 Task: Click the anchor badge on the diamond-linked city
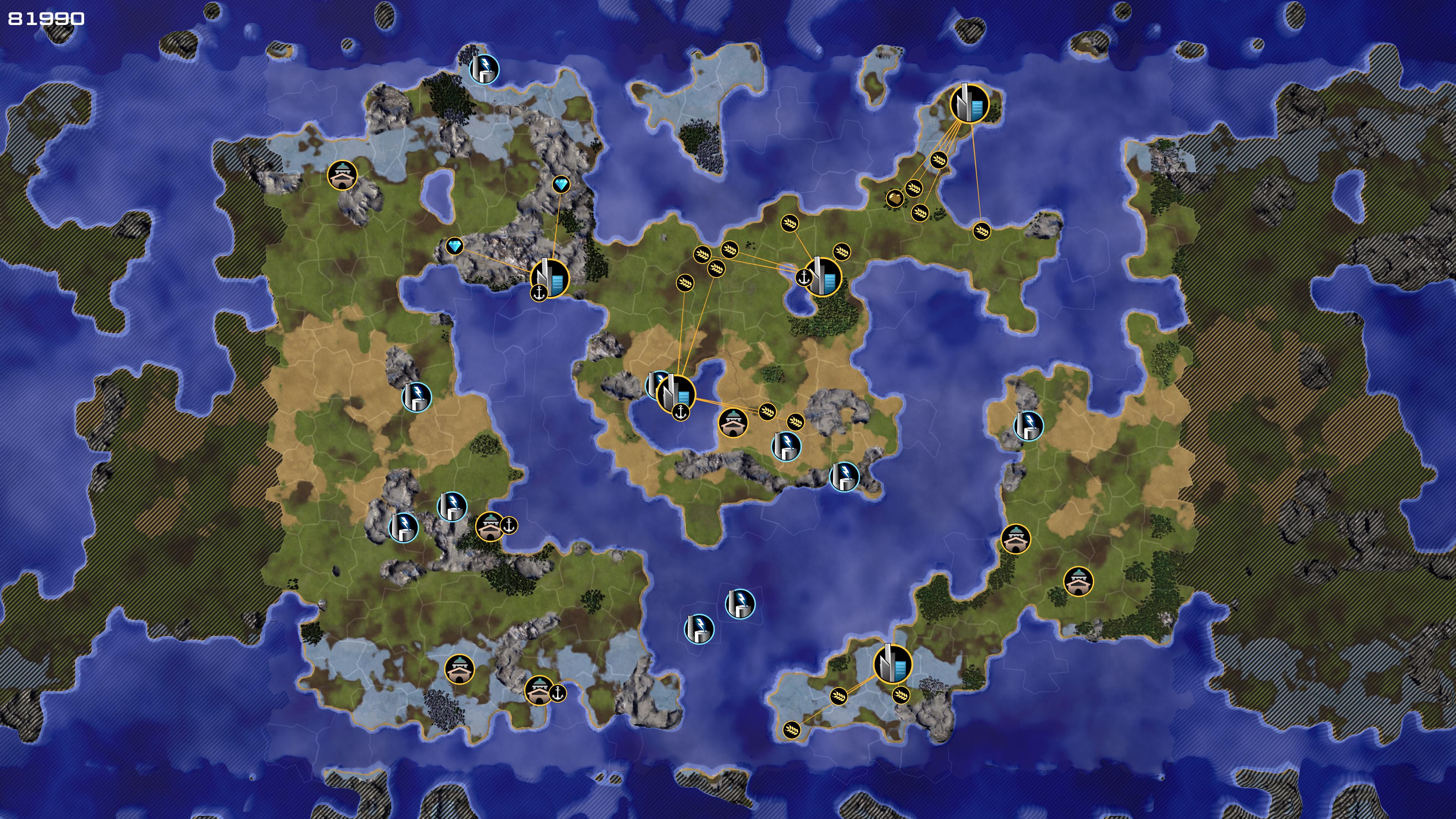pyautogui.click(x=539, y=293)
